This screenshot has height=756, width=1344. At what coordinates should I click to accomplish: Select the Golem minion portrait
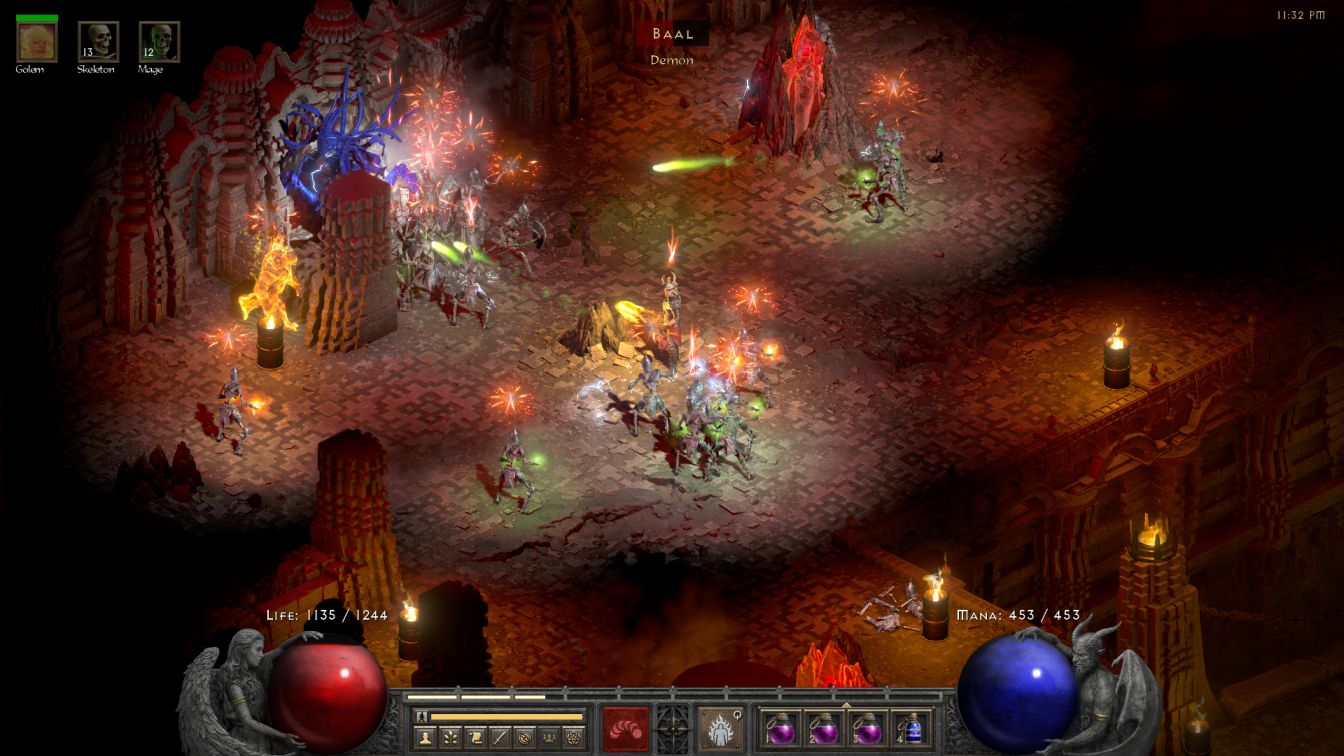tap(37, 41)
